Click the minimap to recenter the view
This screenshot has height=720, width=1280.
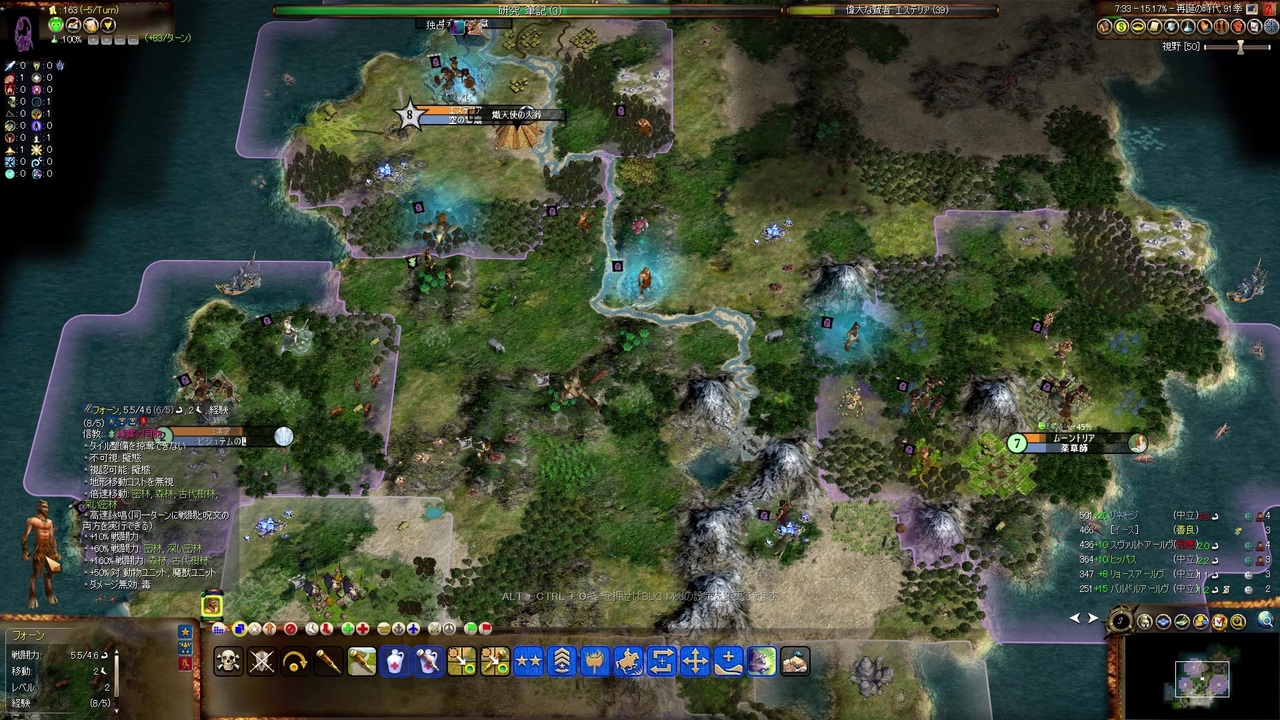[x=1203, y=678]
